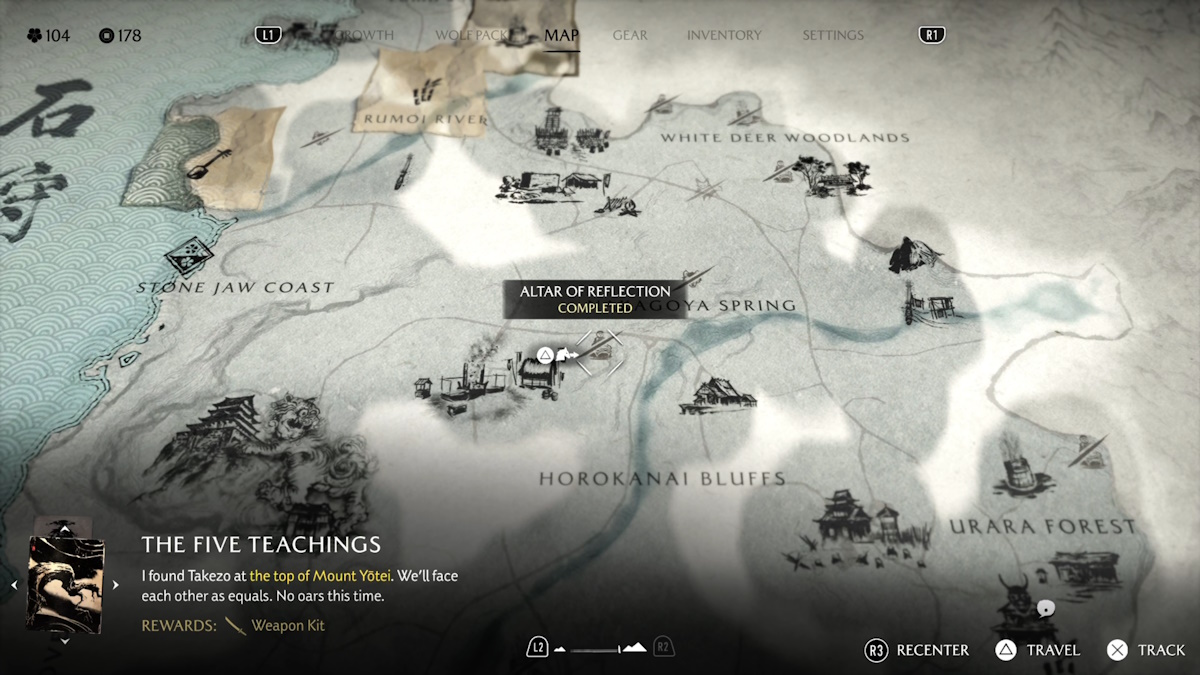Choose the speech bubble marker in Urara Forest
Screen dimensions: 1200x675
[1045, 608]
